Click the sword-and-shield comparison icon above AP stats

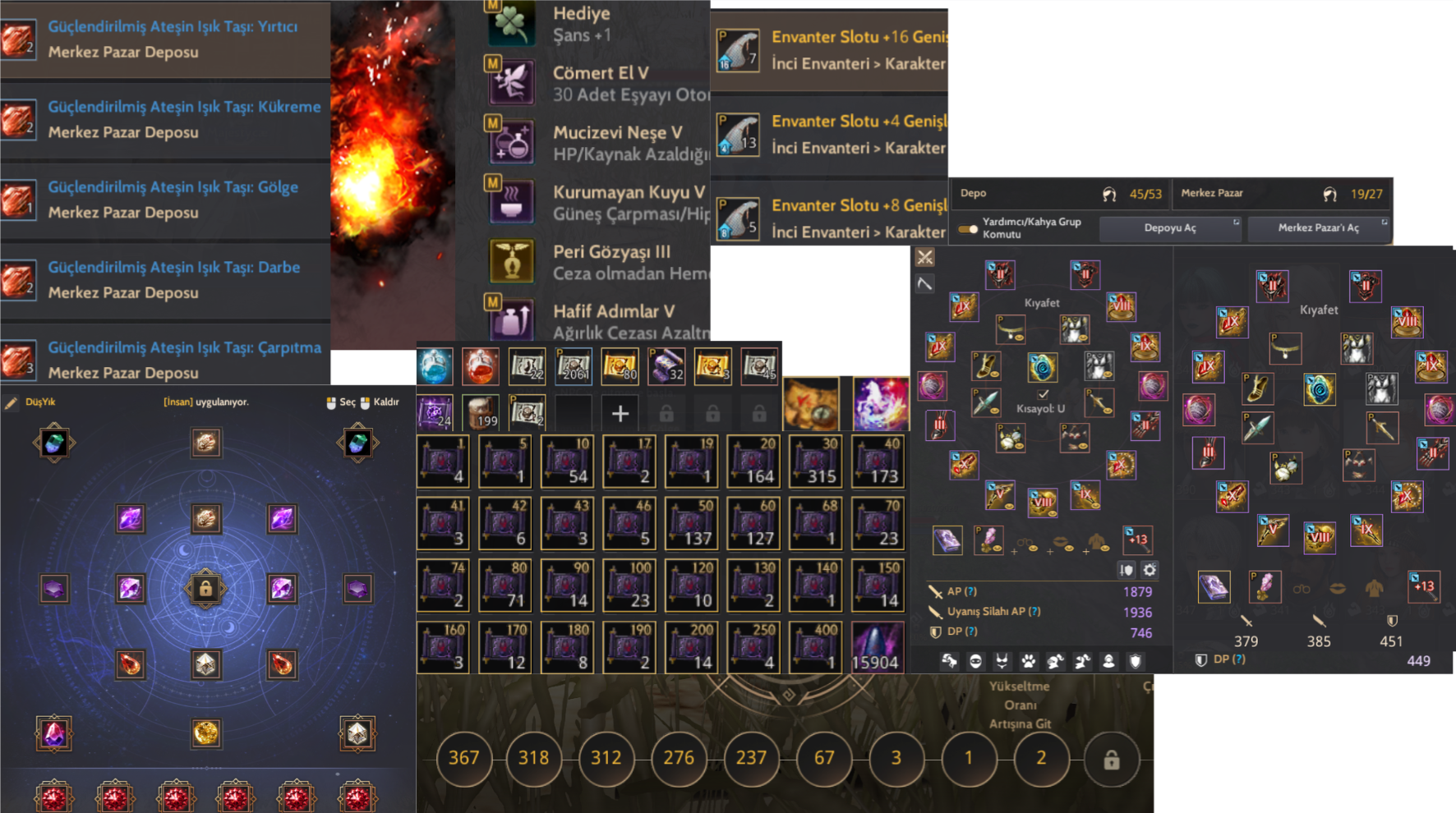[1127, 571]
